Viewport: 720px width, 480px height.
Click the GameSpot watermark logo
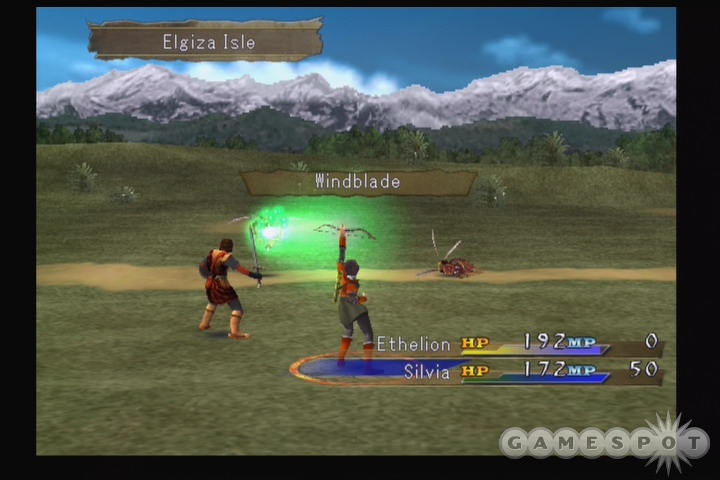tap(604, 441)
